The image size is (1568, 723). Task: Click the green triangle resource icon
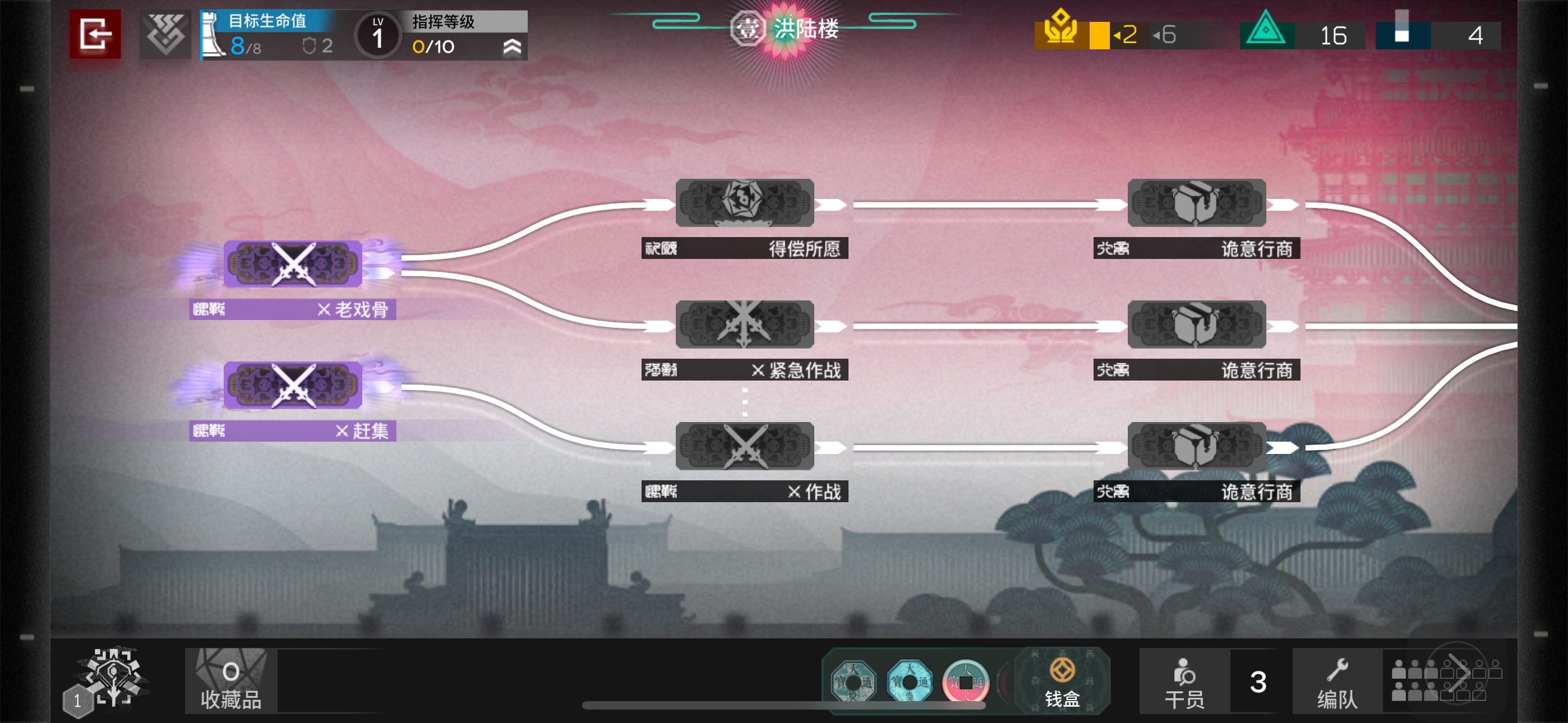[x=1266, y=30]
